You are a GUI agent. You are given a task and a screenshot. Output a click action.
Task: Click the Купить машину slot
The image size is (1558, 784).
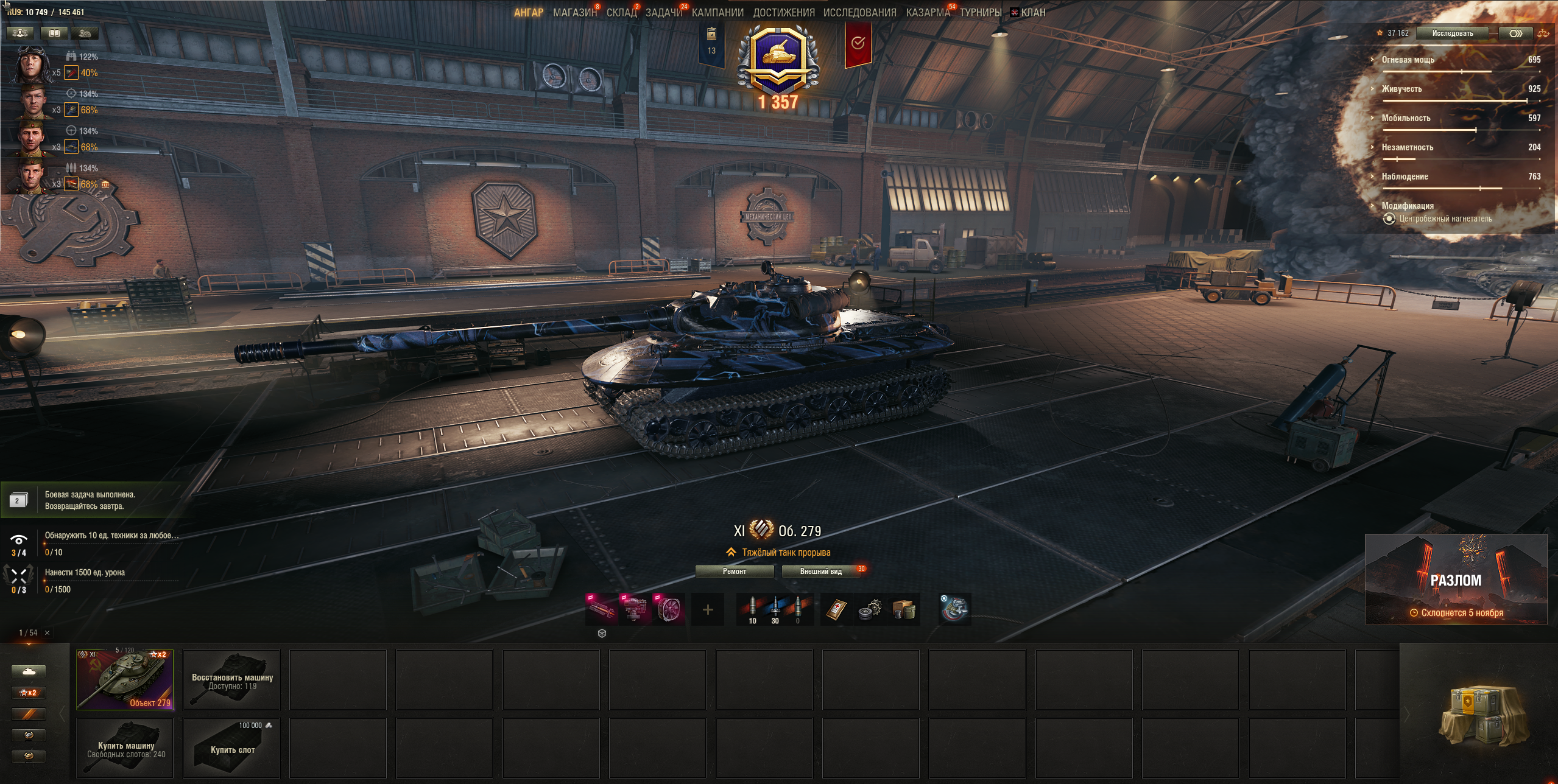(125, 748)
